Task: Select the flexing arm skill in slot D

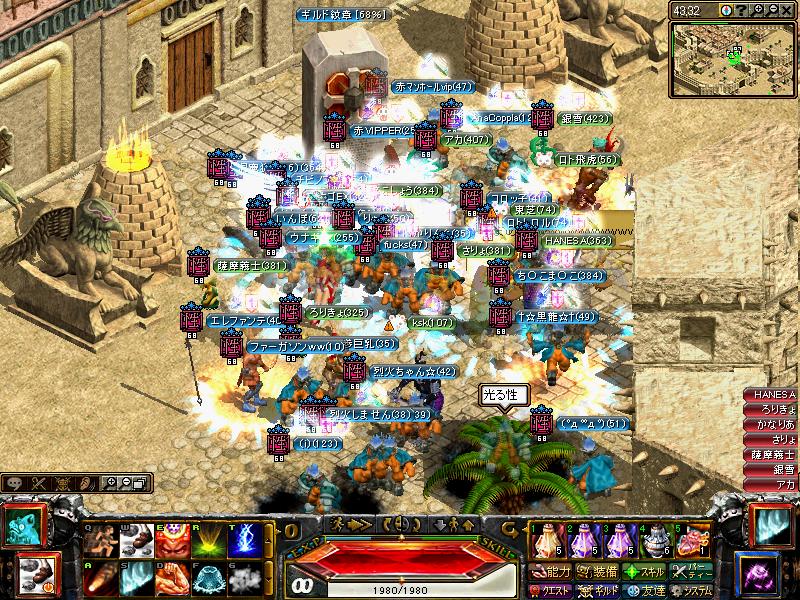Action: pos(171,580)
